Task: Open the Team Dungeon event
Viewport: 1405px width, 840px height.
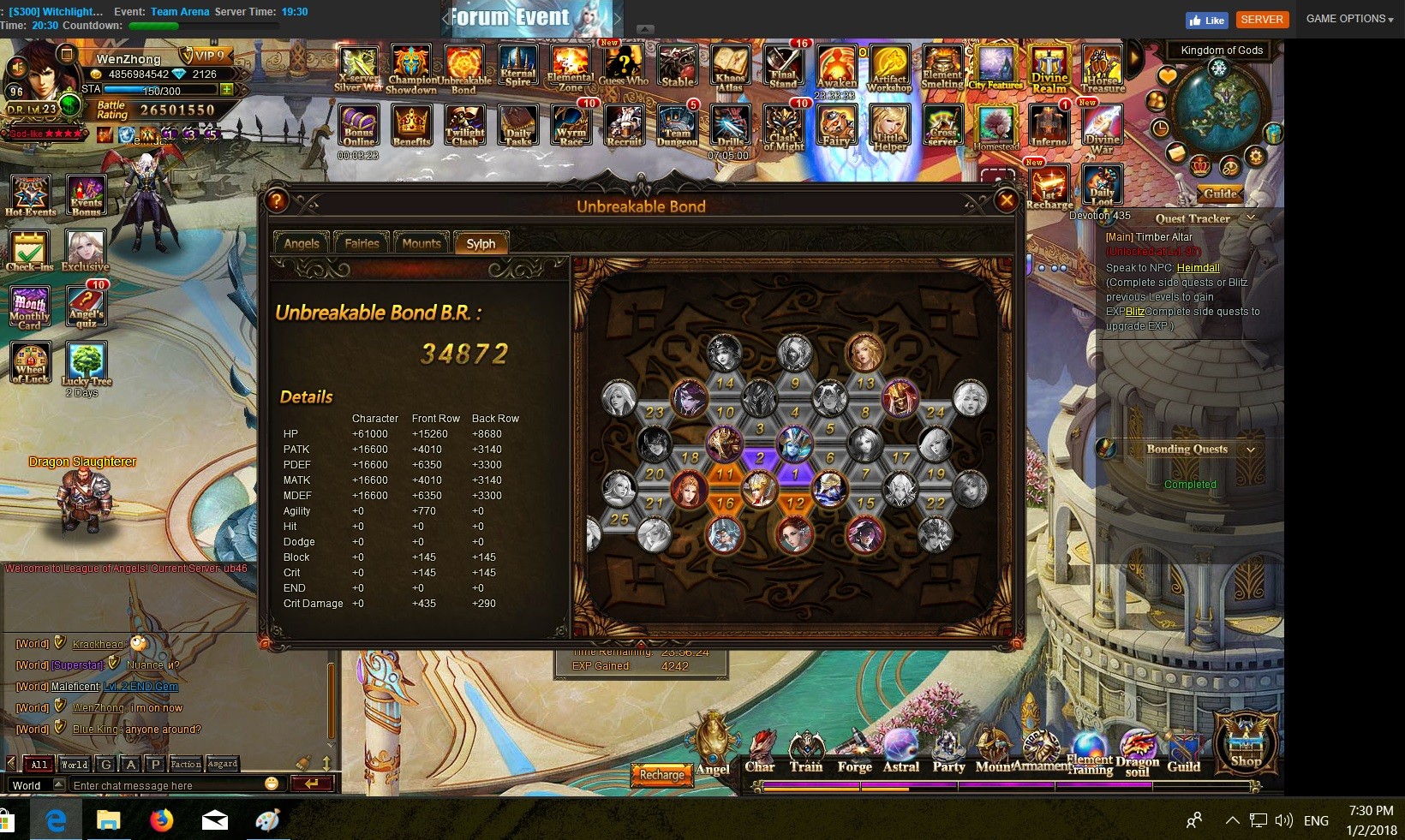Action: [677, 127]
